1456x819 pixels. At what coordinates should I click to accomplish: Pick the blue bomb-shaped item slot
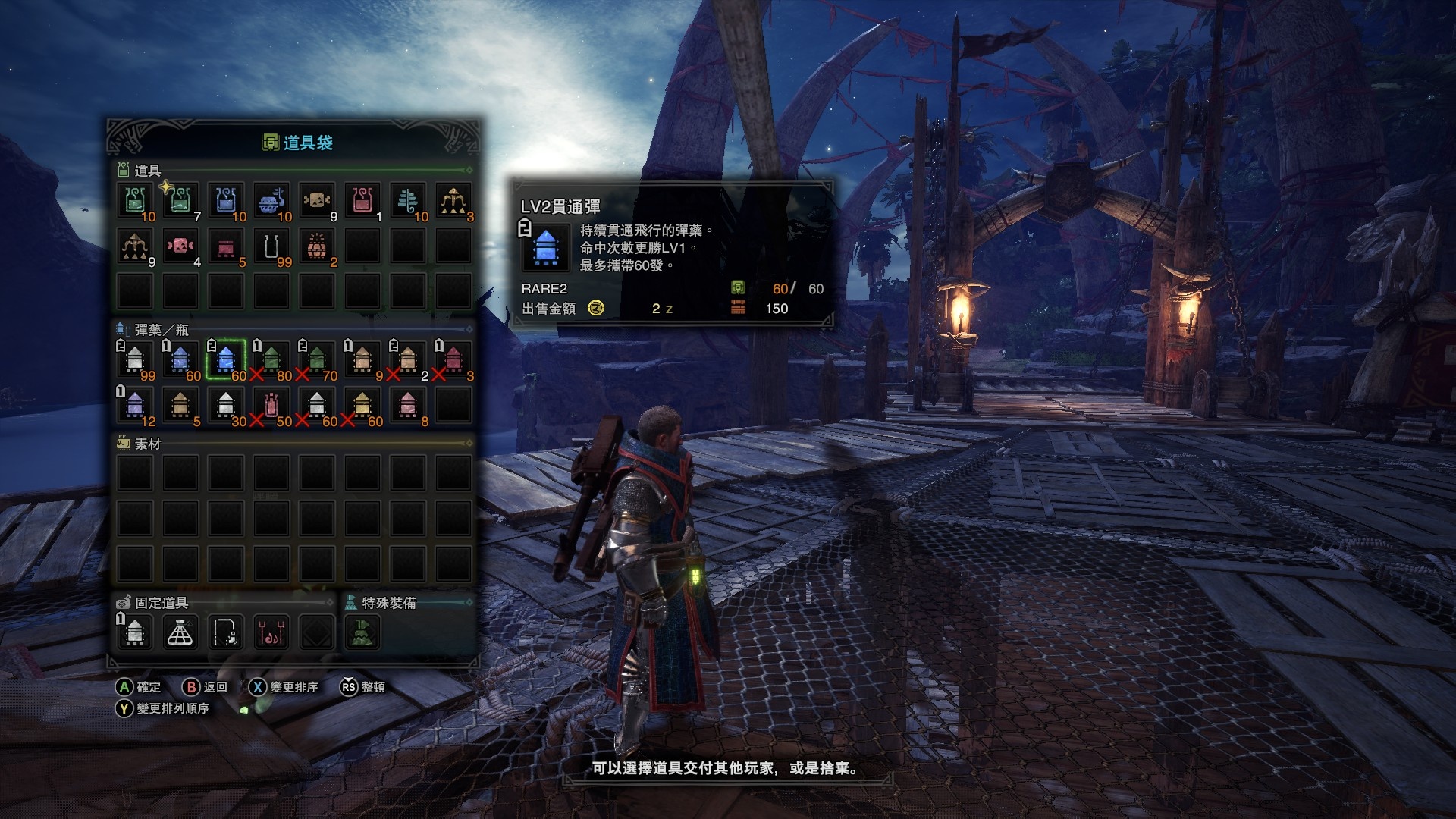(x=271, y=200)
